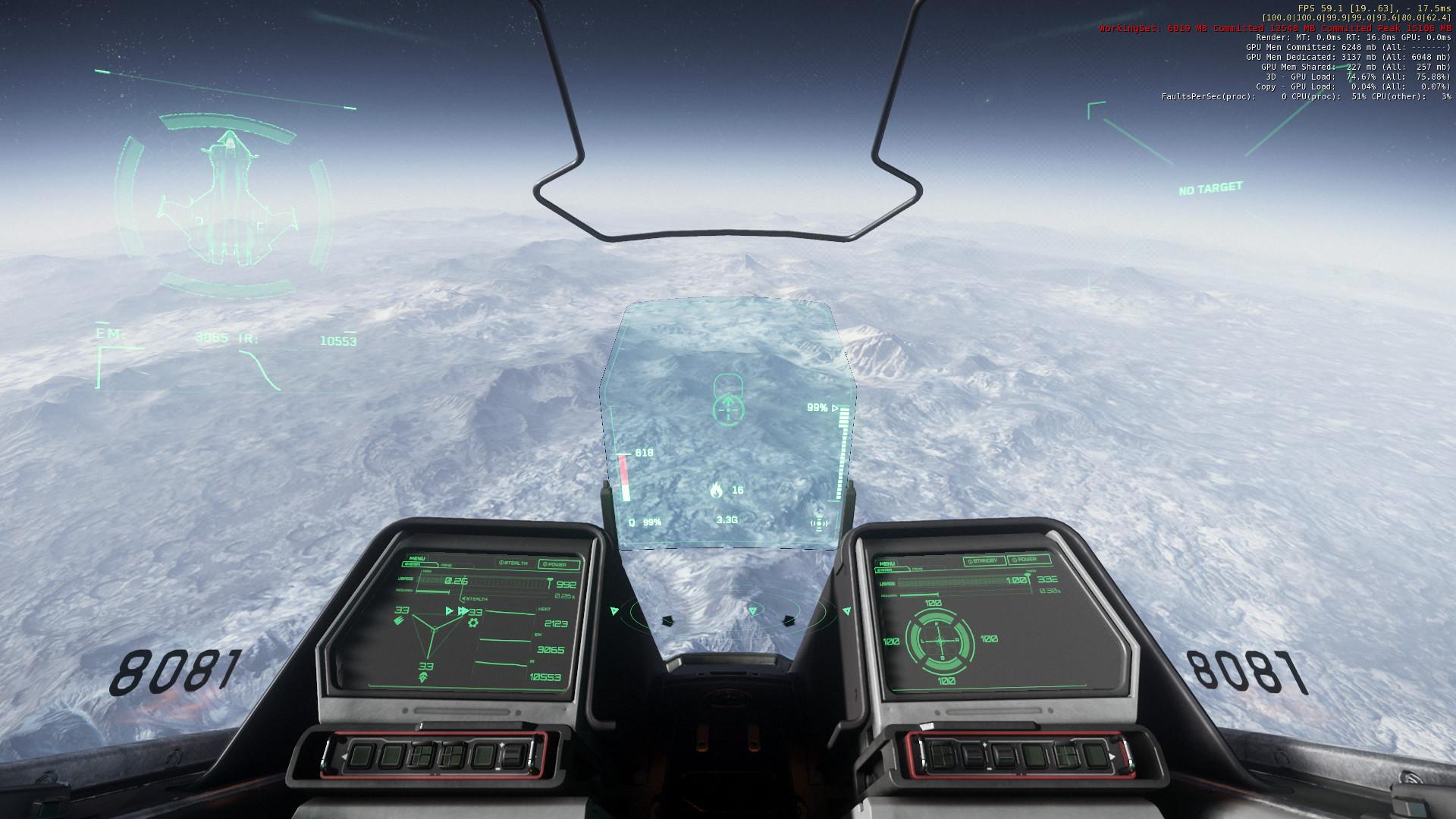Click the velocity reticle arrow on HUD
The width and height of the screenshot is (1456, 819).
(x=726, y=408)
